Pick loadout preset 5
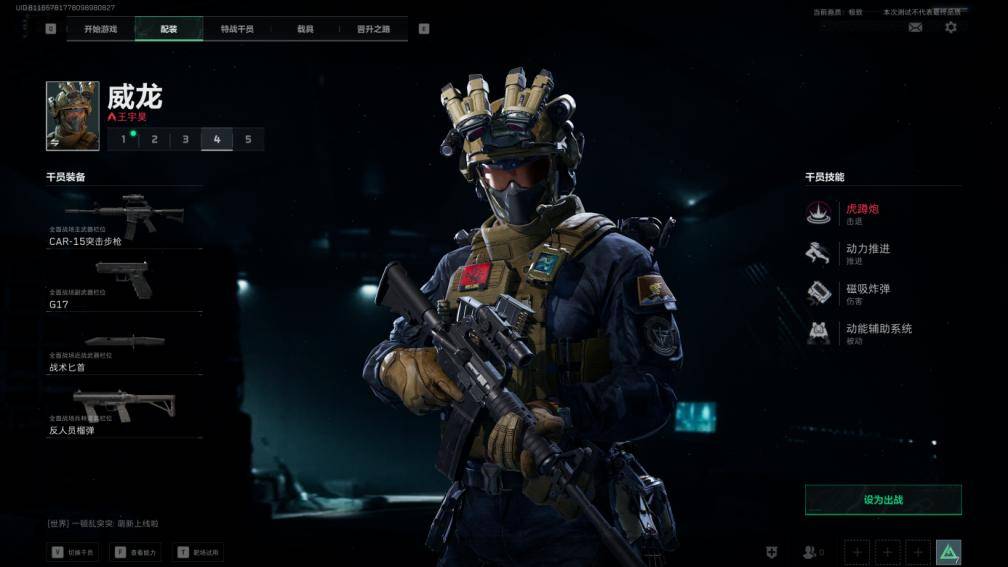This screenshot has width=1008, height=567. tap(248, 139)
